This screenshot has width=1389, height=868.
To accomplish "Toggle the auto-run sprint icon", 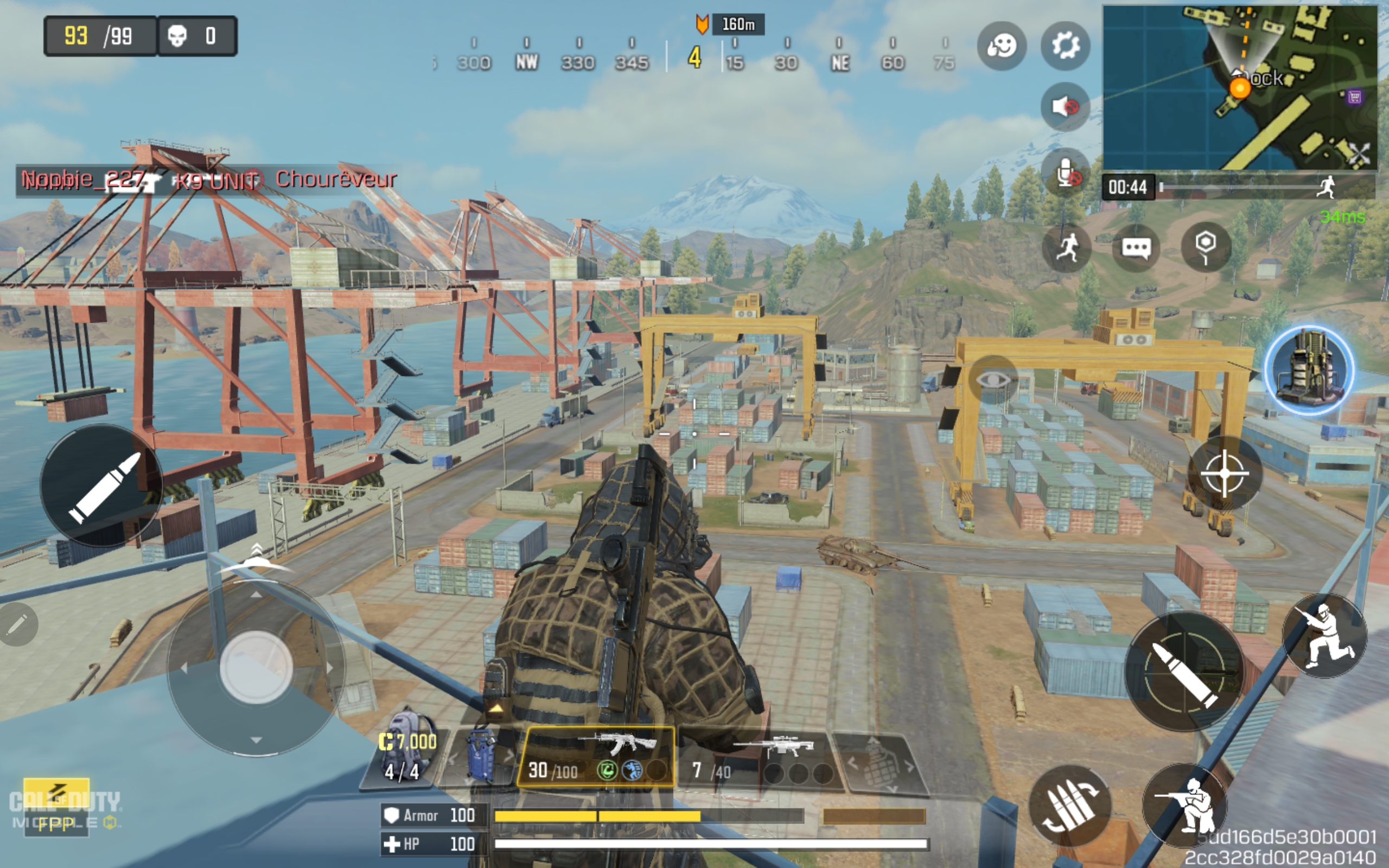I will click(1066, 248).
